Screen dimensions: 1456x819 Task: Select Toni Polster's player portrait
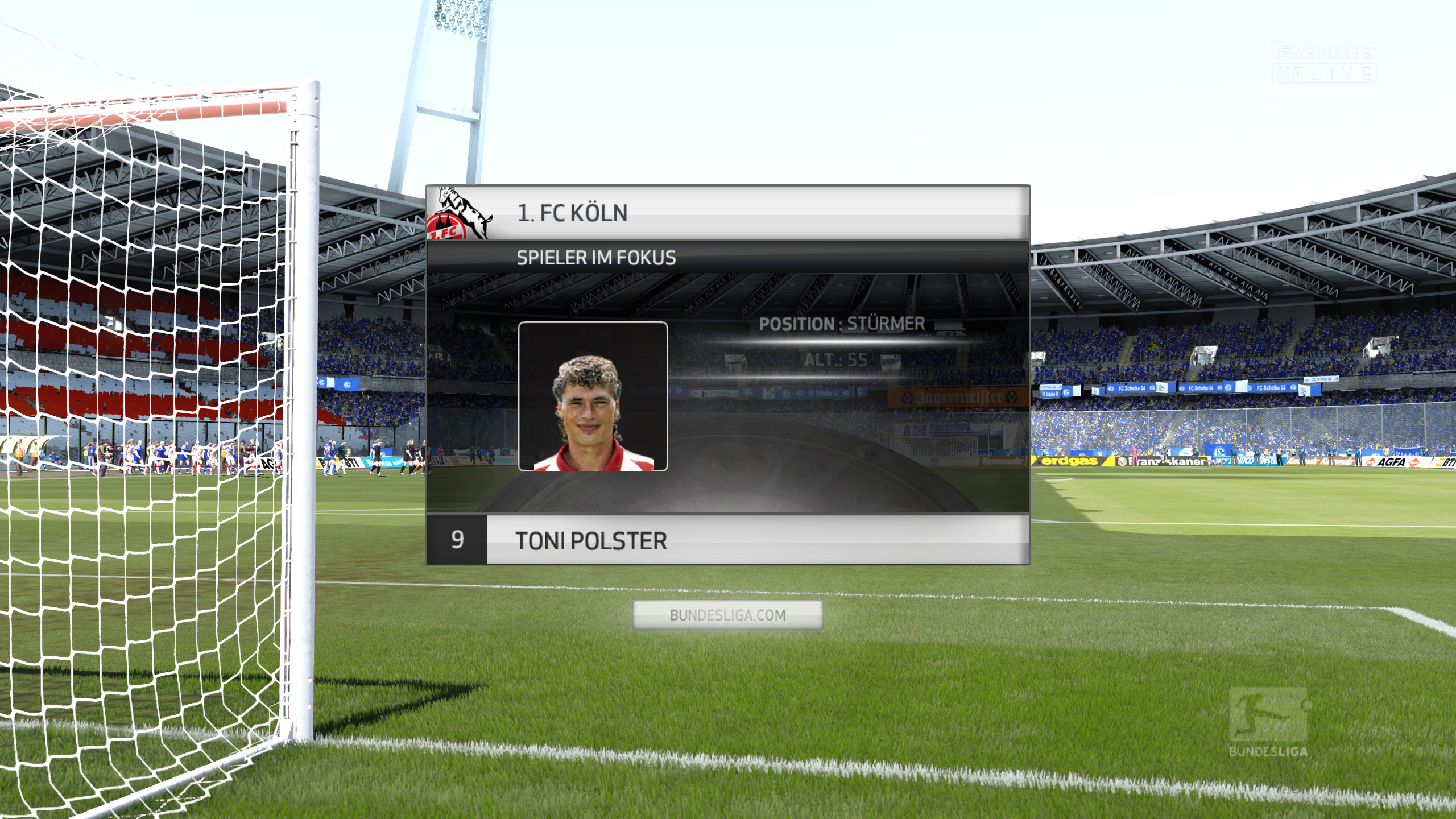[x=593, y=396]
